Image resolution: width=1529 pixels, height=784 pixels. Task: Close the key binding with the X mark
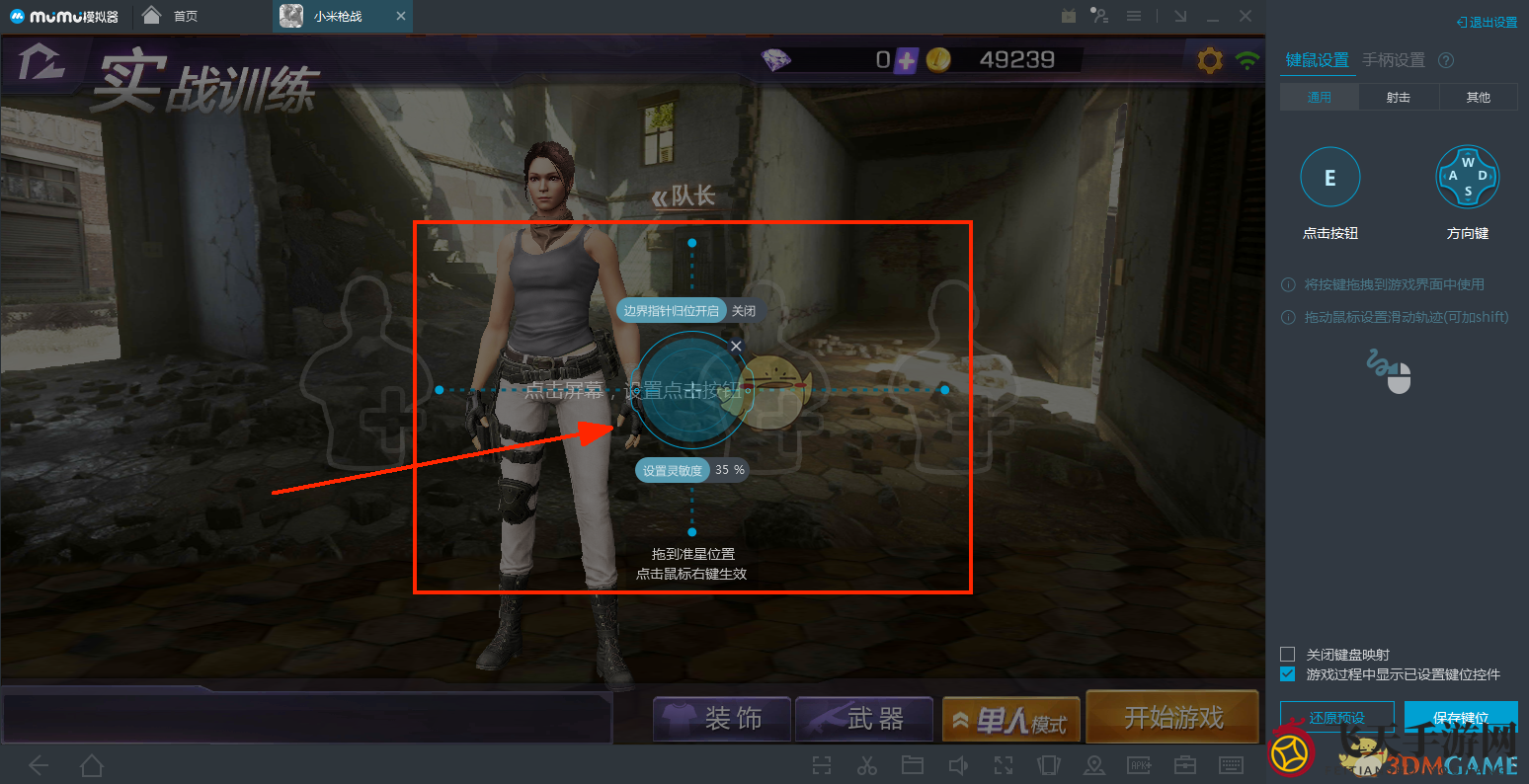pos(735,346)
